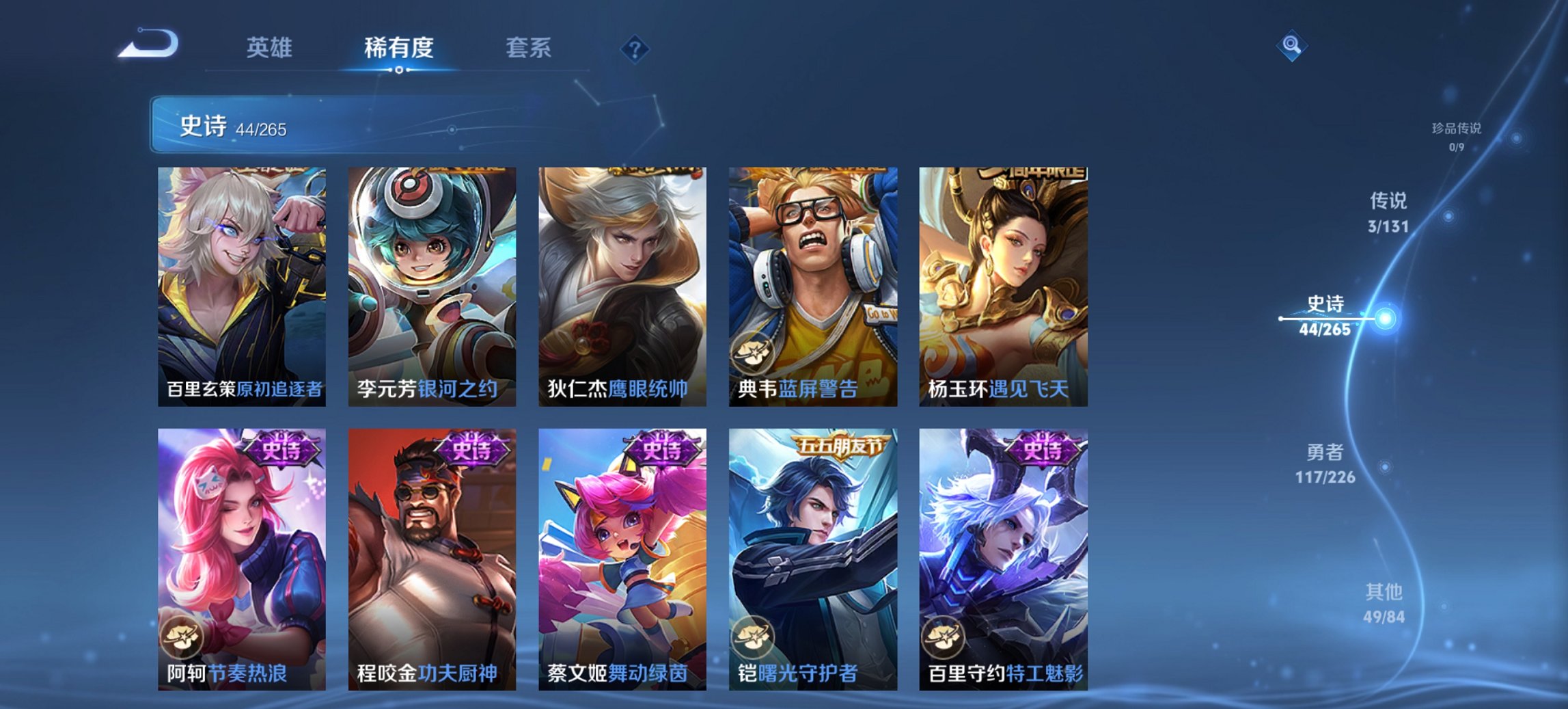Click the question mark help icon
This screenshot has height=709, width=1568.
coord(635,48)
